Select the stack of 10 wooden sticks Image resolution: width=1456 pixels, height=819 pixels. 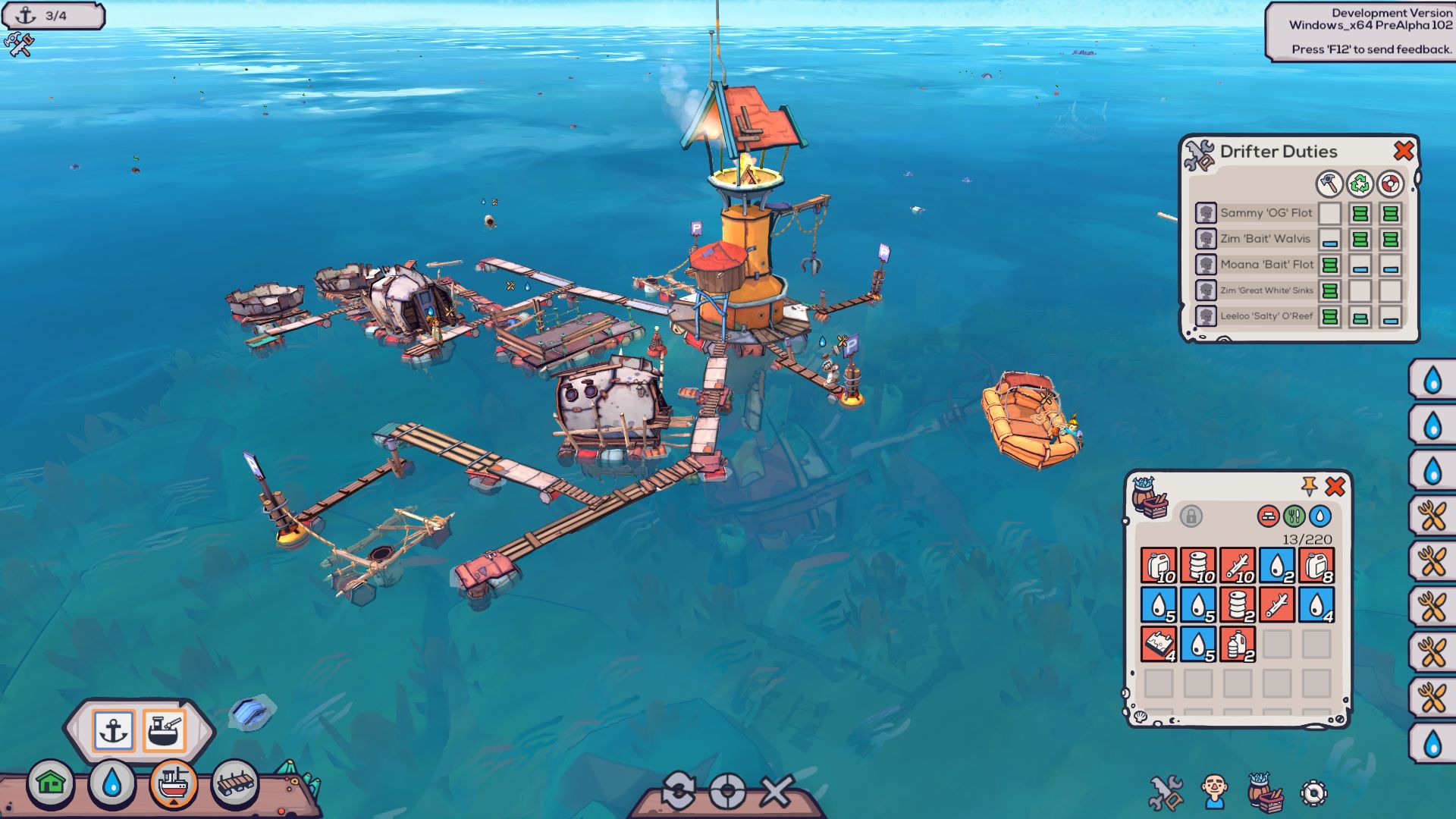(1236, 564)
